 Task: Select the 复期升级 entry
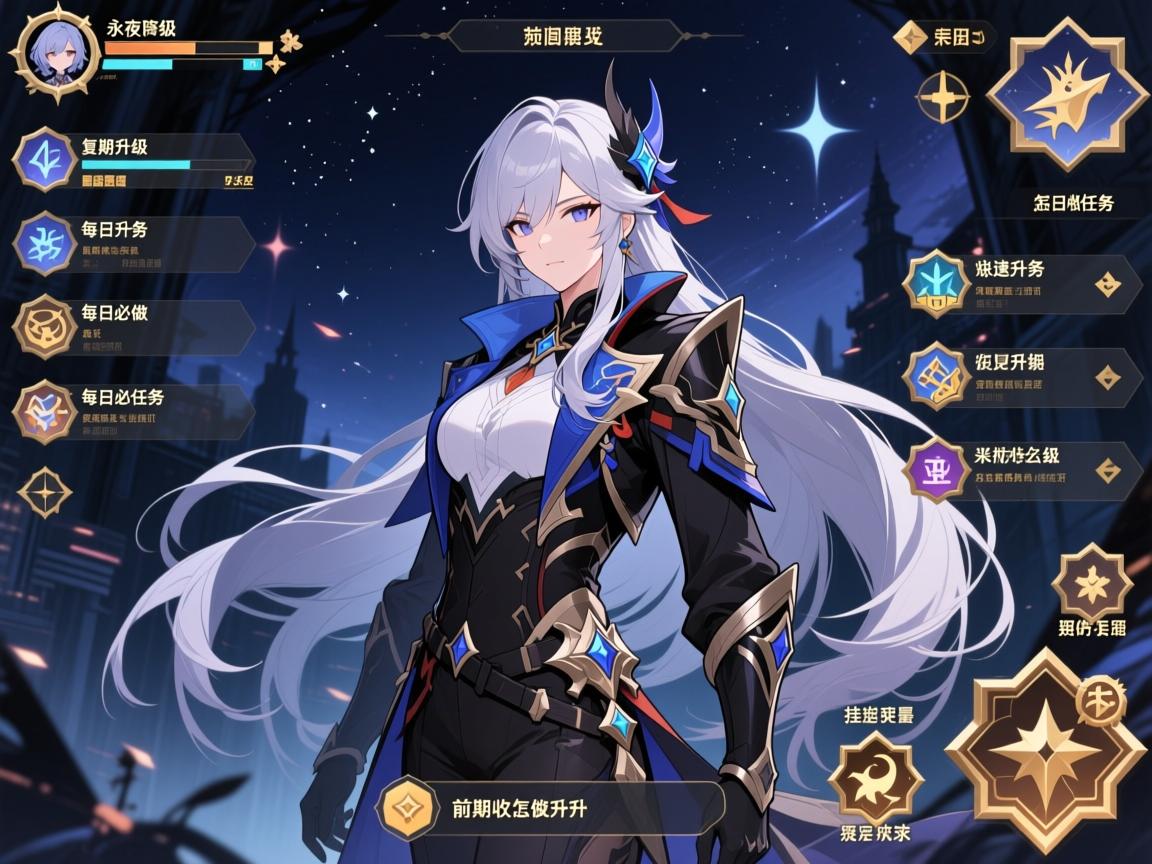click(135, 162)
